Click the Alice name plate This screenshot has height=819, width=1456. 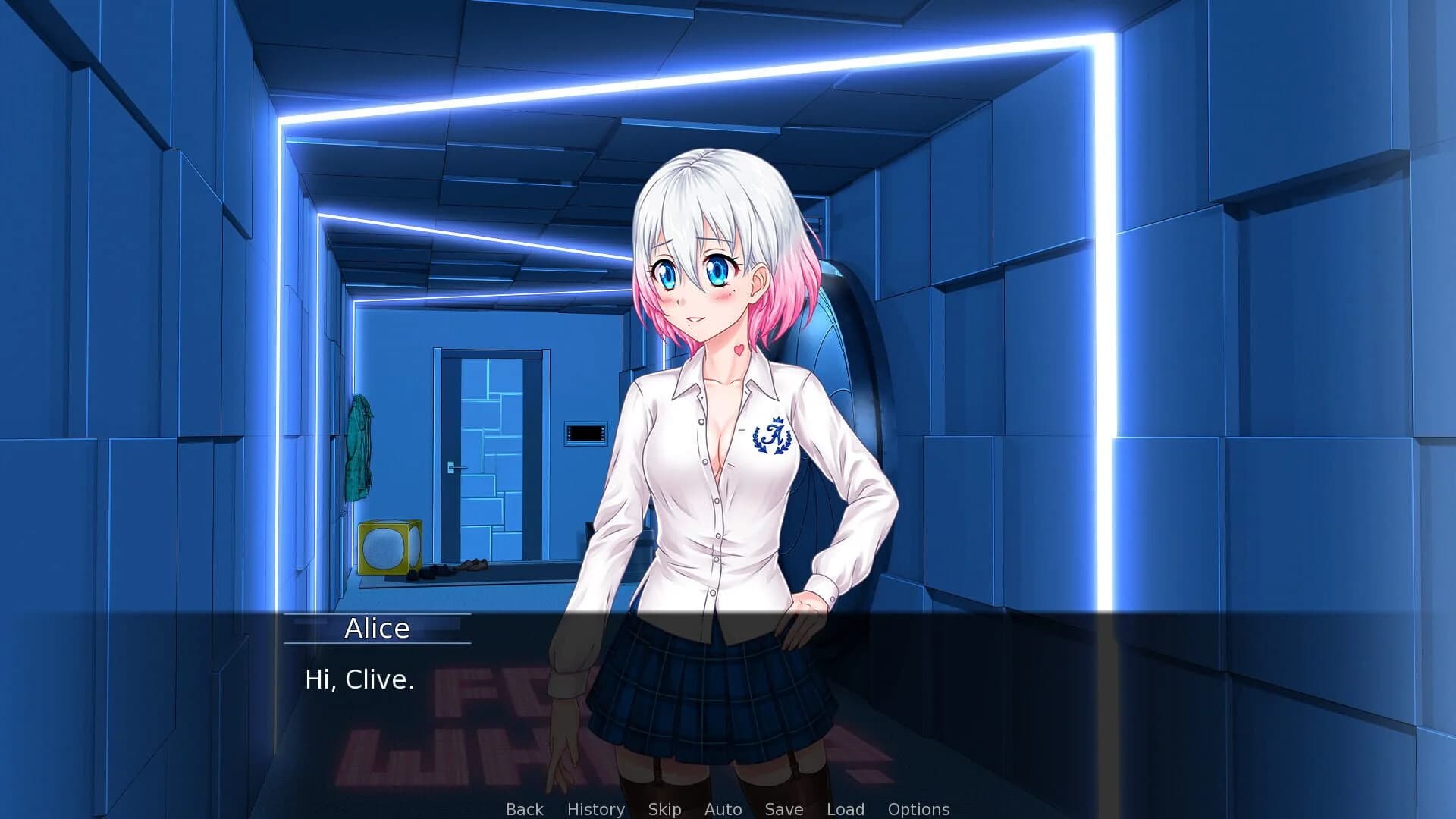(x=378, y=628)
